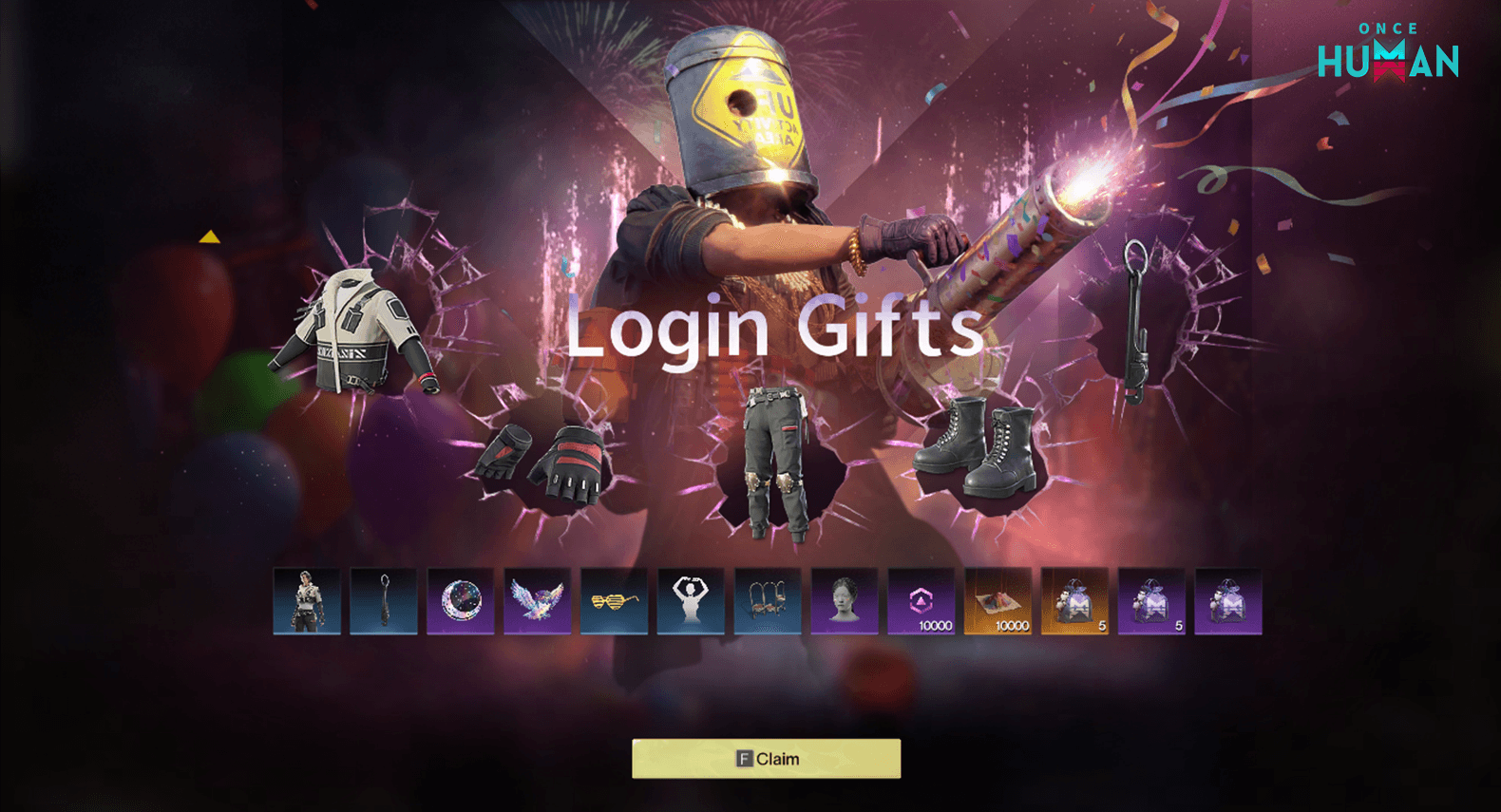View the black combat boots preview item
Viewport: 1501px width, 812px height.
point(978,446)
